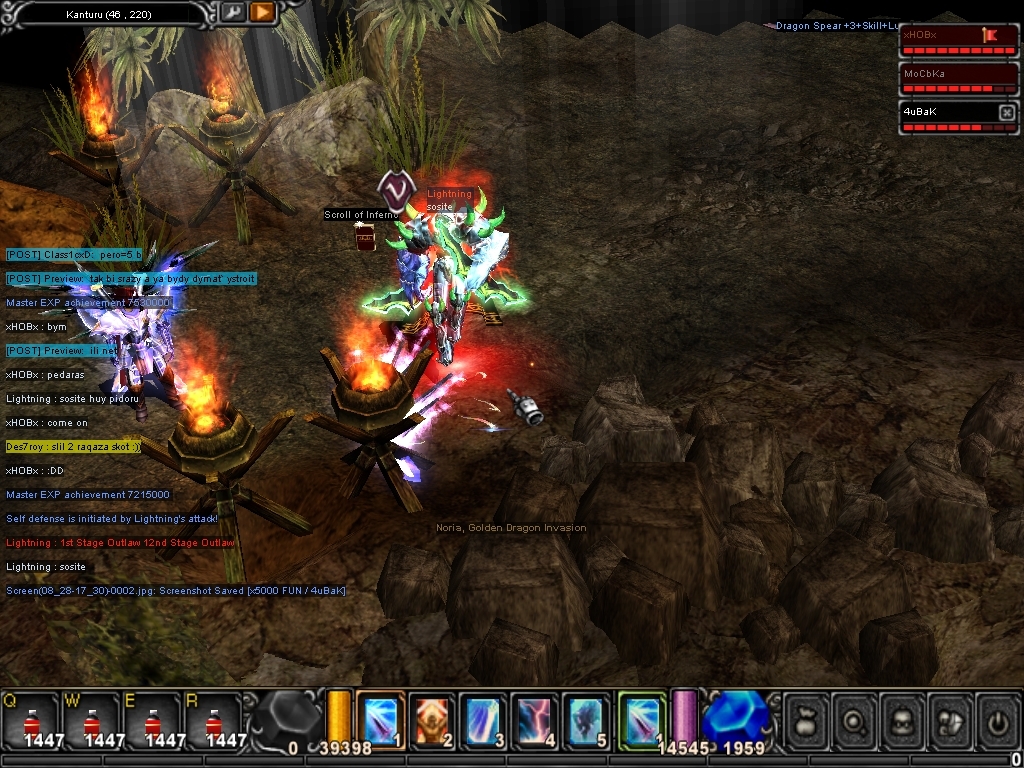
Task: Use the W-slot red potion
Action: click(x=92, y=722)
